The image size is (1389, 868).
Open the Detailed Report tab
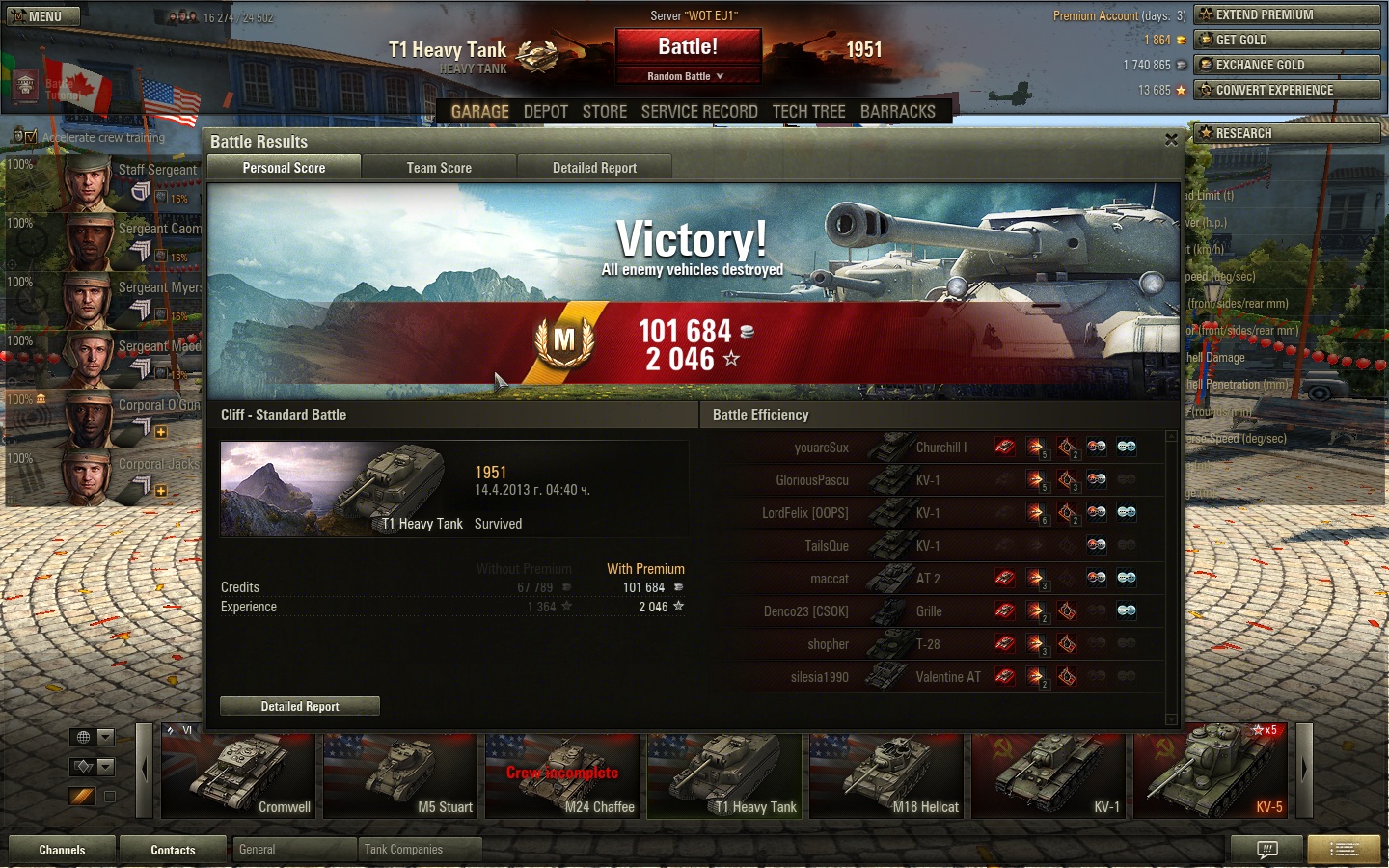(594, 168)
